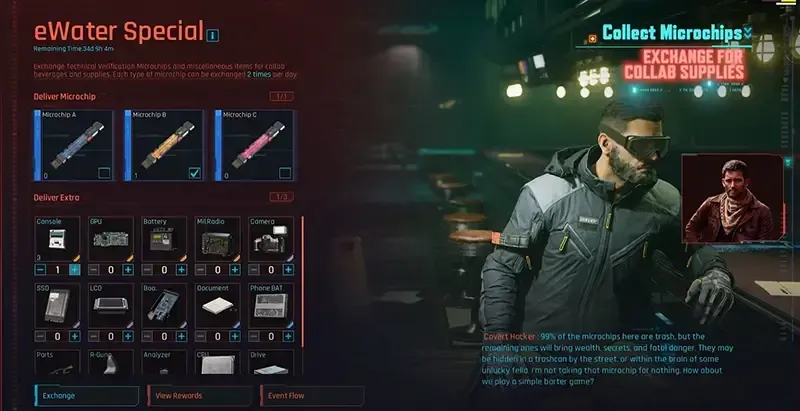
Task: Select the Microchip C item card
Action: pyautogui.click(x=256, y=143)
